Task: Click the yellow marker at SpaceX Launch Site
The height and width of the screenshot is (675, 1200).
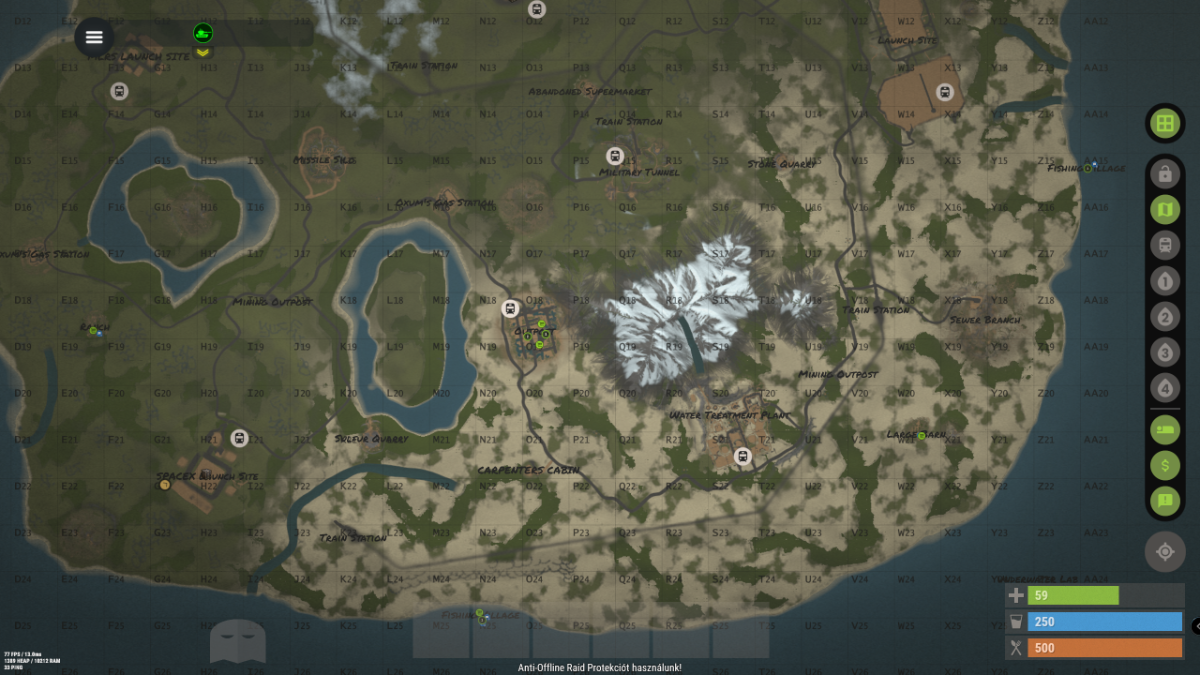Action: (x=165, y=485)
